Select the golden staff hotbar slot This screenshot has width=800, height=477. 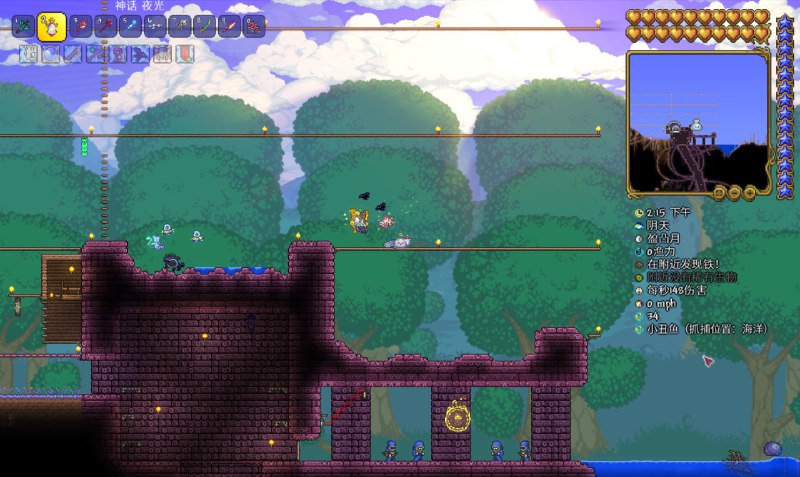(180, 26)
